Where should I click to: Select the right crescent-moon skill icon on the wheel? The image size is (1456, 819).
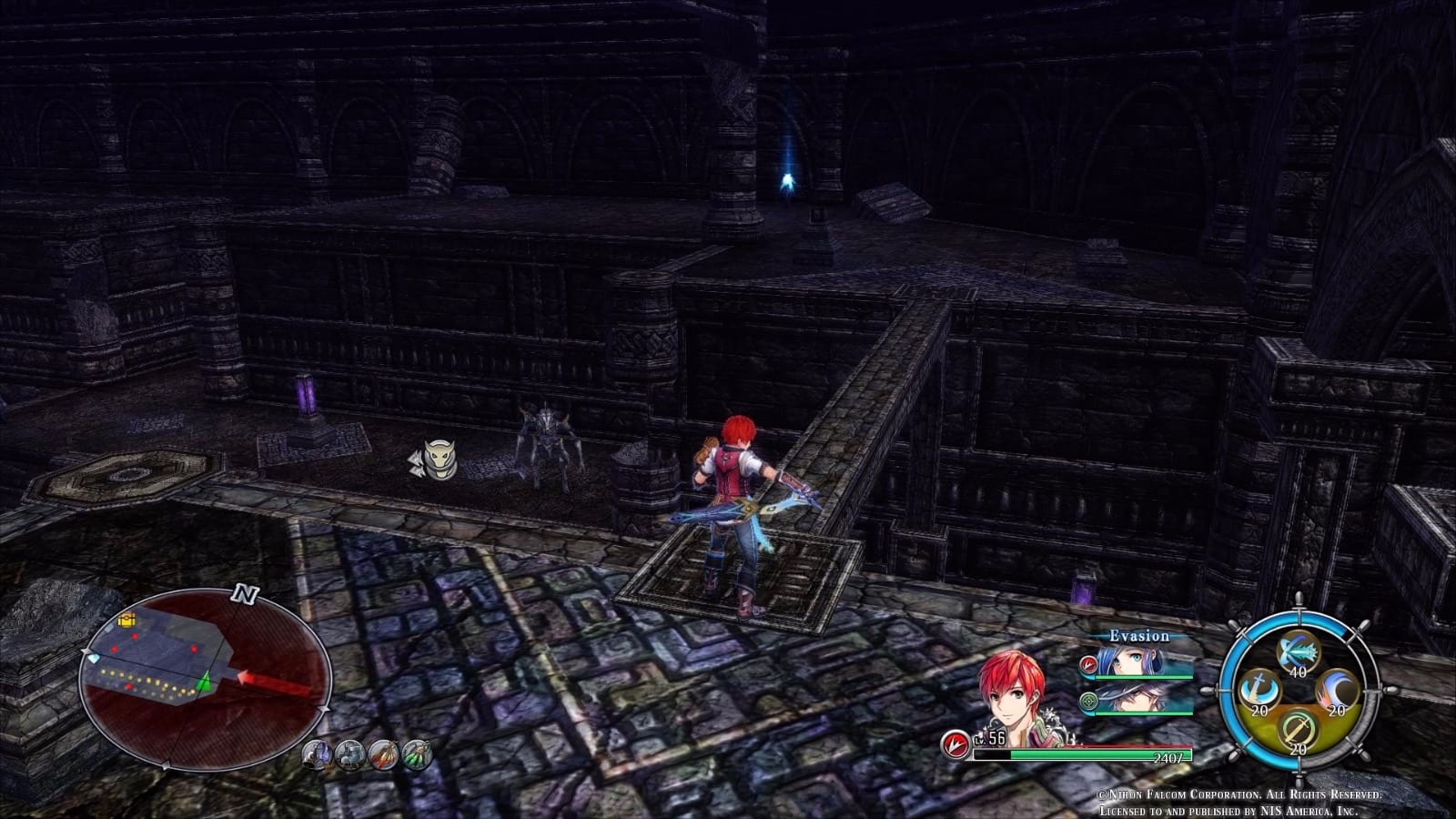click(1337, 690)
